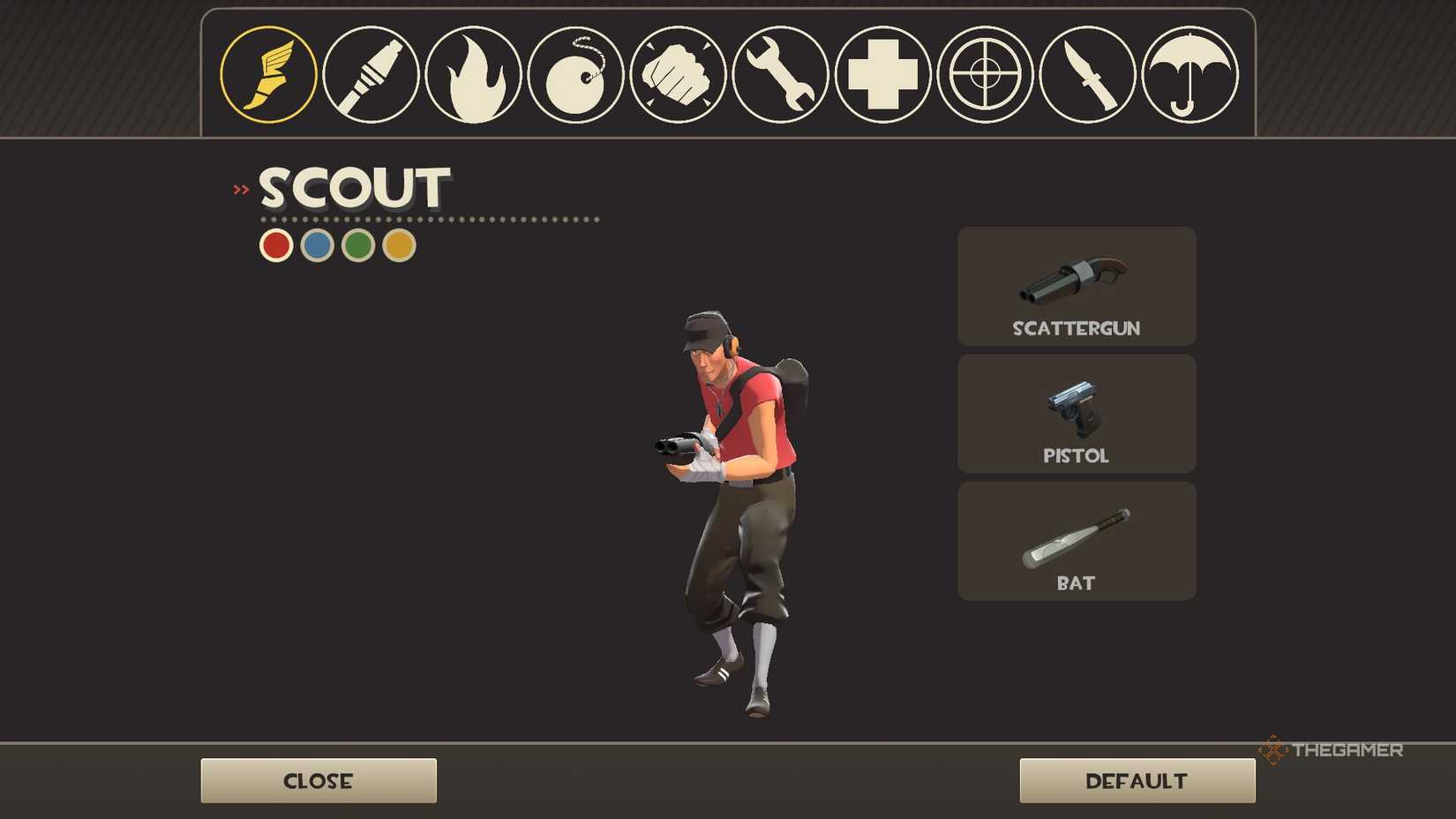
Task: Select the Medic cross icon
Action: (882, 74)
